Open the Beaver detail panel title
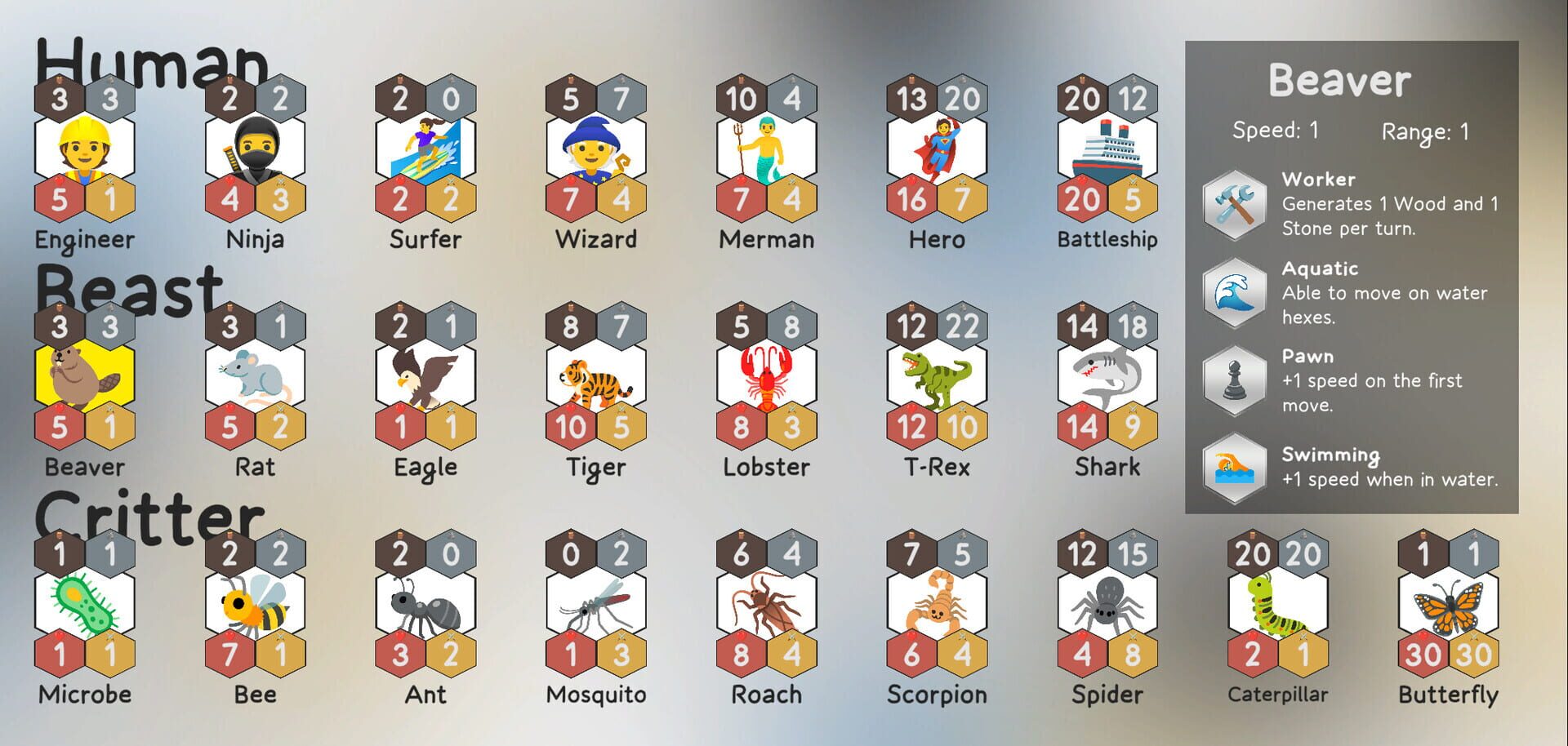1568x746 pixels. 1339,79
